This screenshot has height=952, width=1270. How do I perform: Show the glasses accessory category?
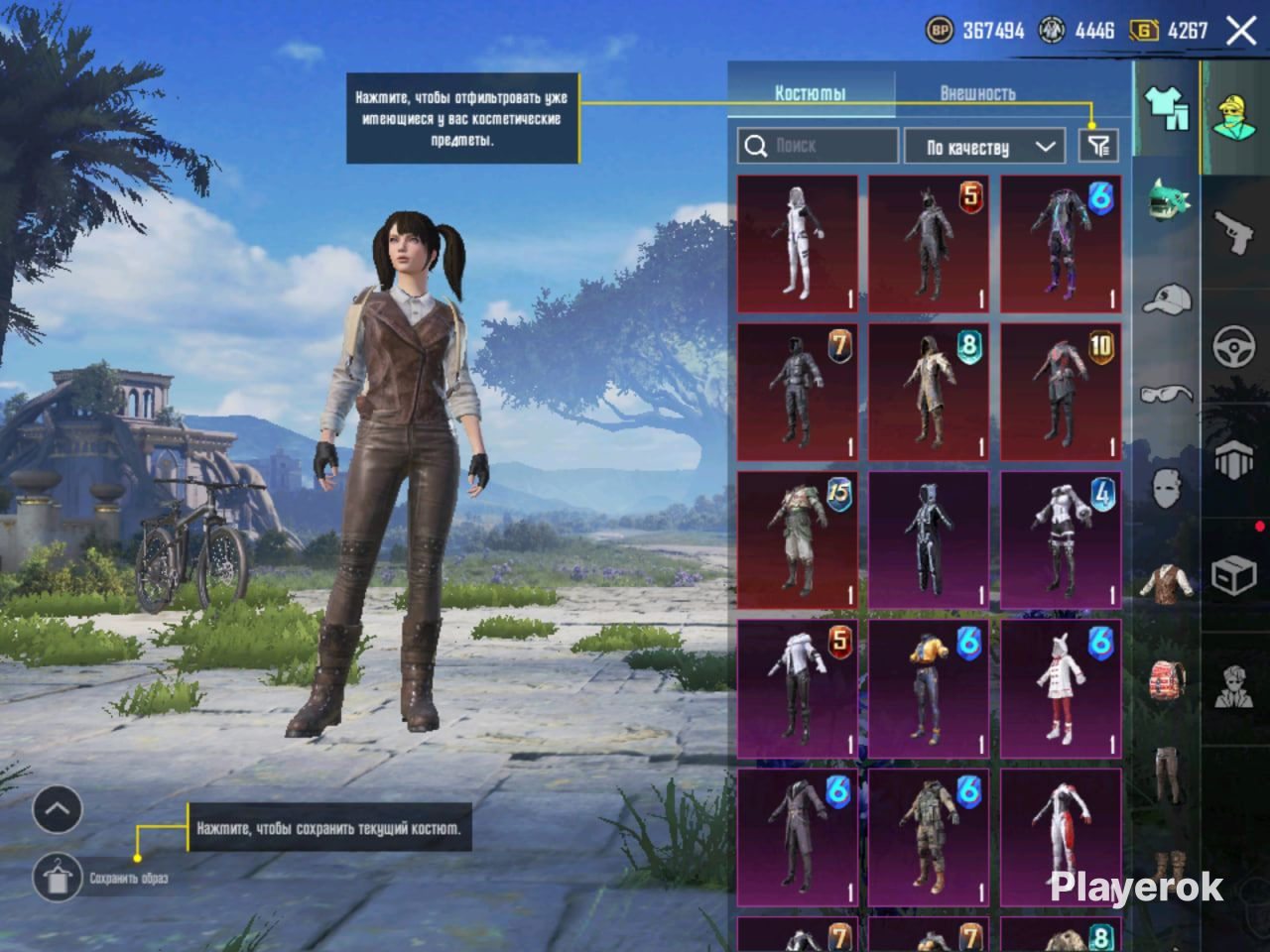(x=1167, y=393)
